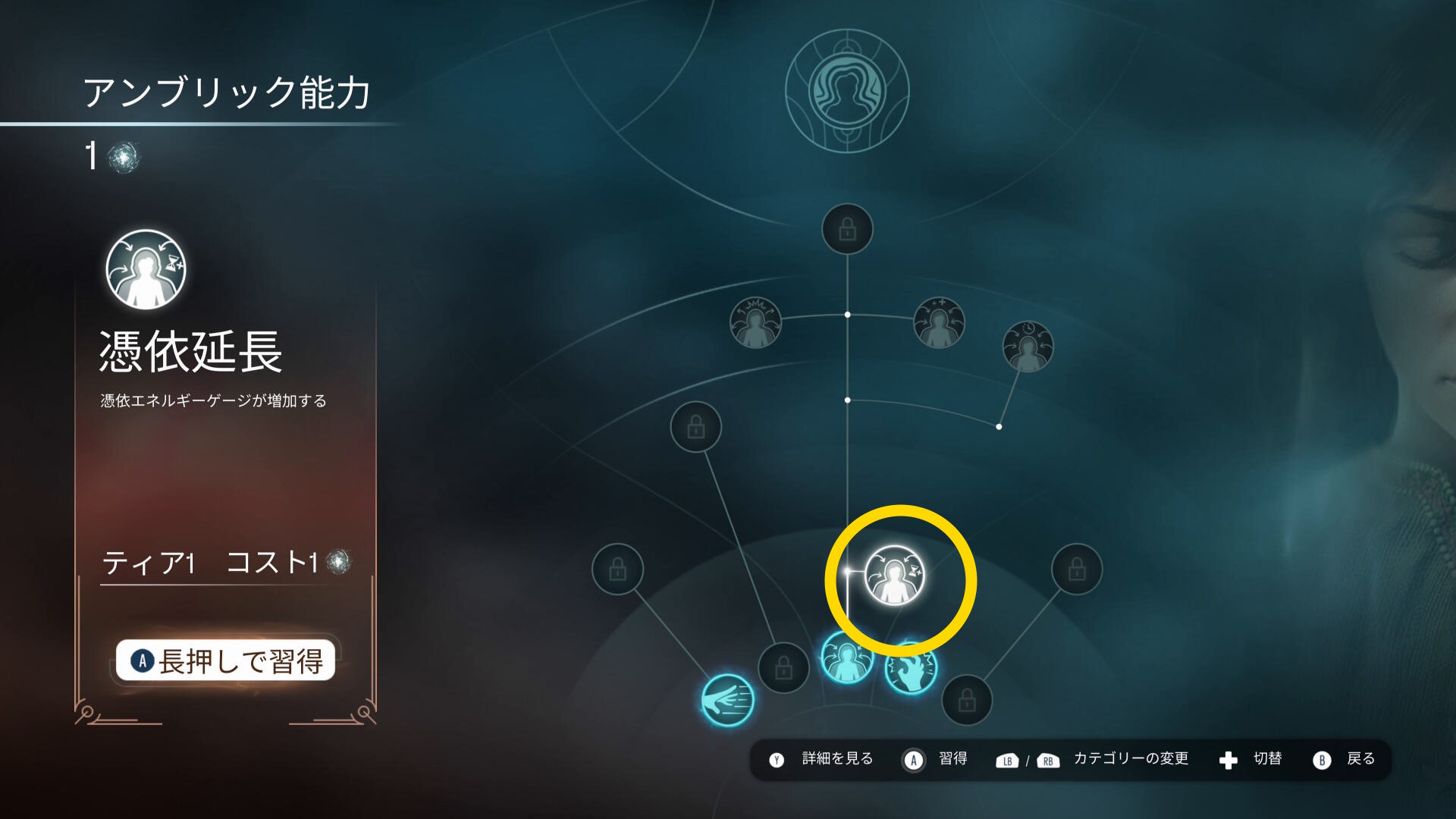This screenshot has height=819, width=1456.
Task: Choose the dim skill node with plus sign
Action: pyautogui.click(x=939, y=322)
